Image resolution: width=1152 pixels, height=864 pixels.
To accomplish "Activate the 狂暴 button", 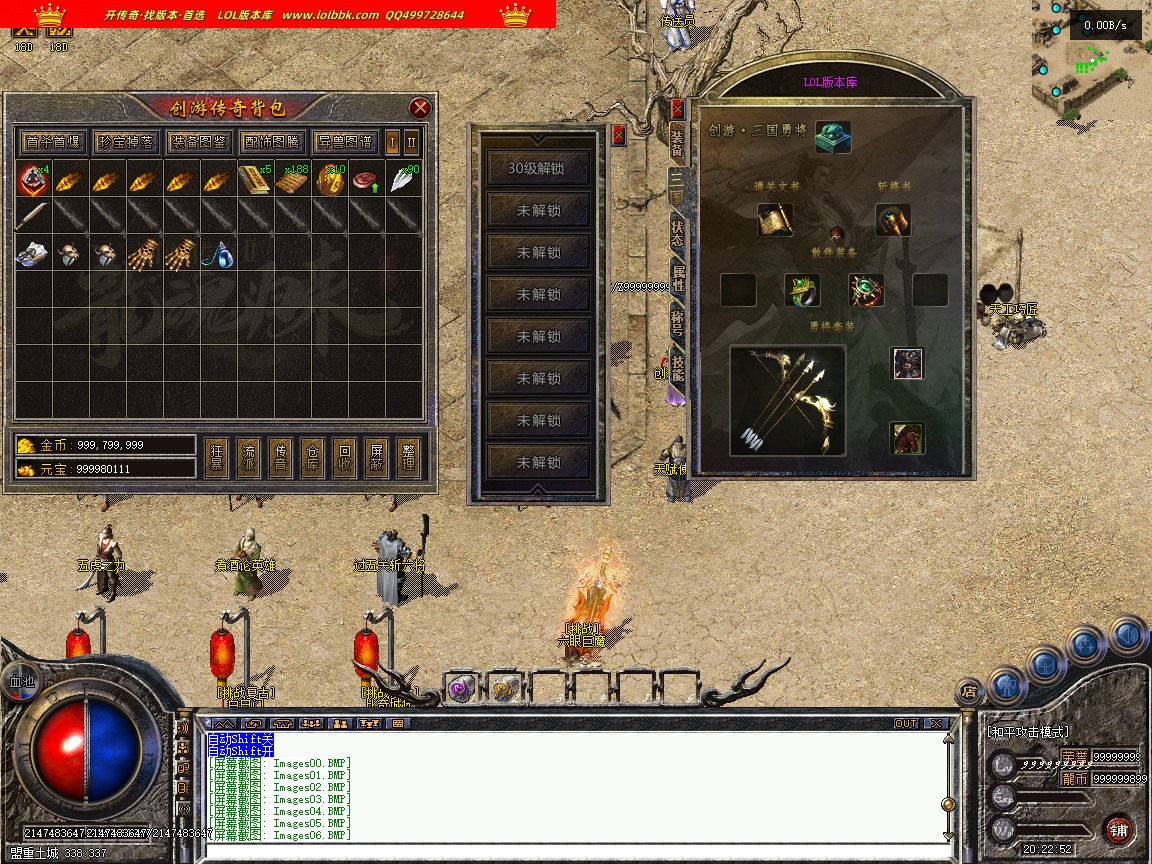I will tap(217, 458).
